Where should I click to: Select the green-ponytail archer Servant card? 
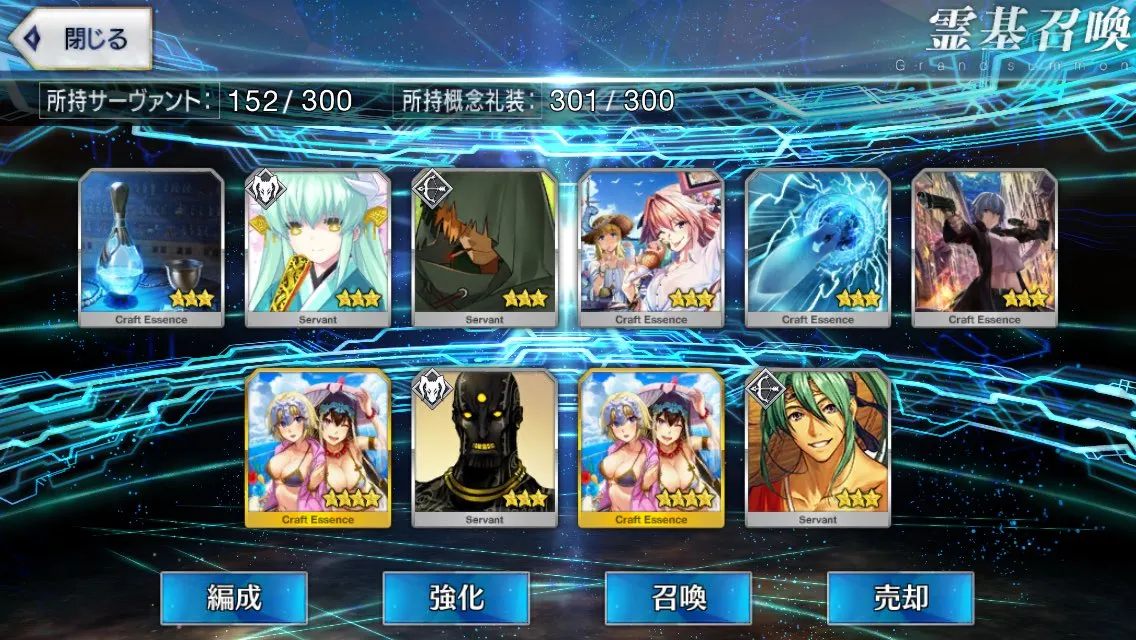pyautogui.click(x=818, y=448)
